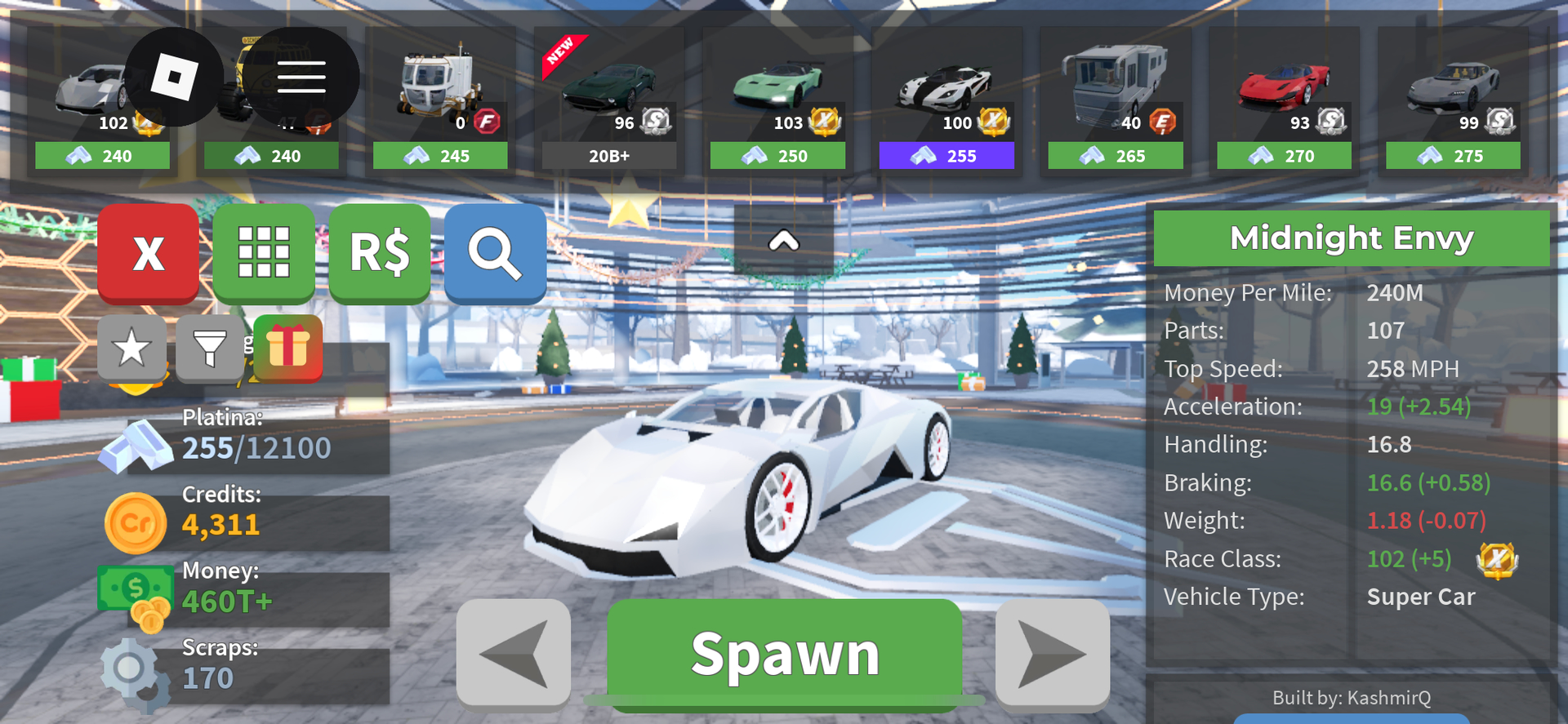Go to the previous vehicle arrow
Viewport: 1568px width, 724px height.
point(513,652)
